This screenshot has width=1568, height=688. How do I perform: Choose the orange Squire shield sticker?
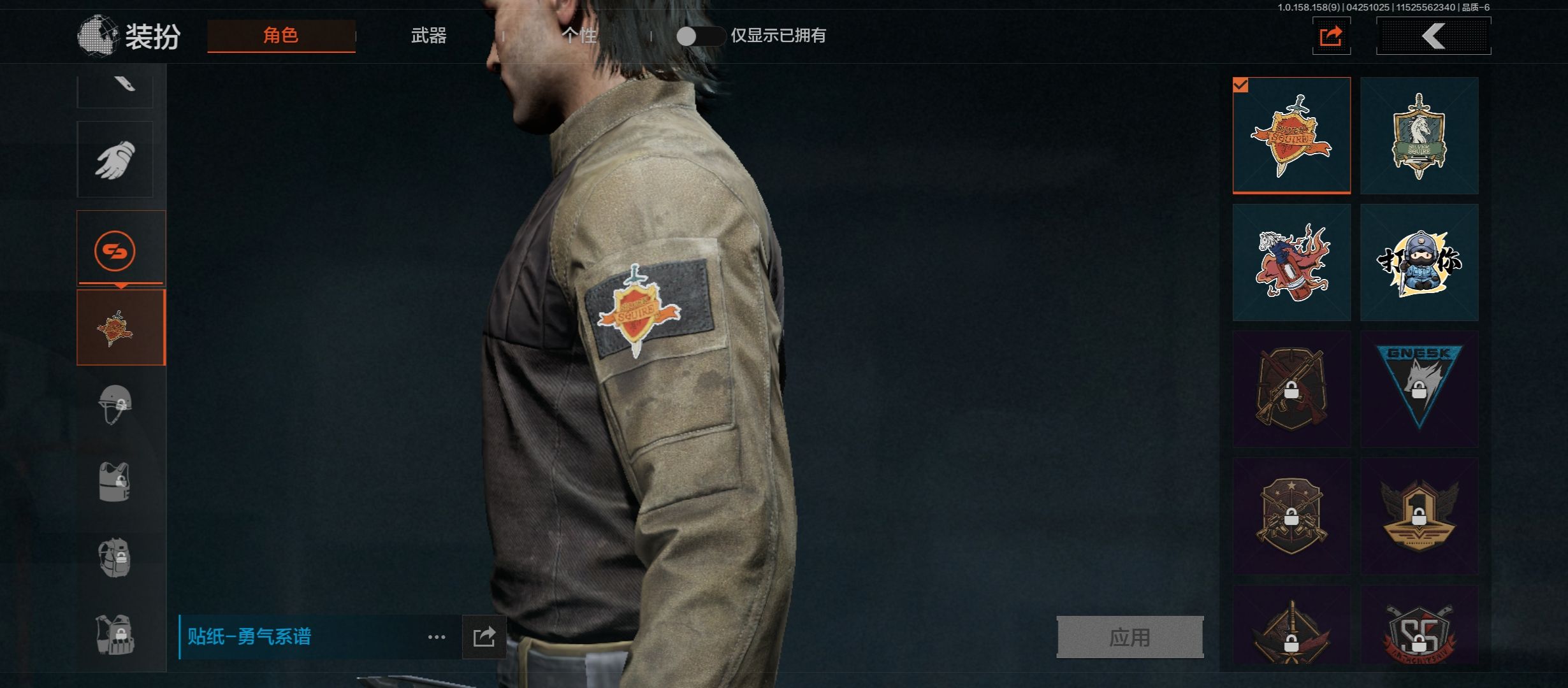tap(1291, 136)
